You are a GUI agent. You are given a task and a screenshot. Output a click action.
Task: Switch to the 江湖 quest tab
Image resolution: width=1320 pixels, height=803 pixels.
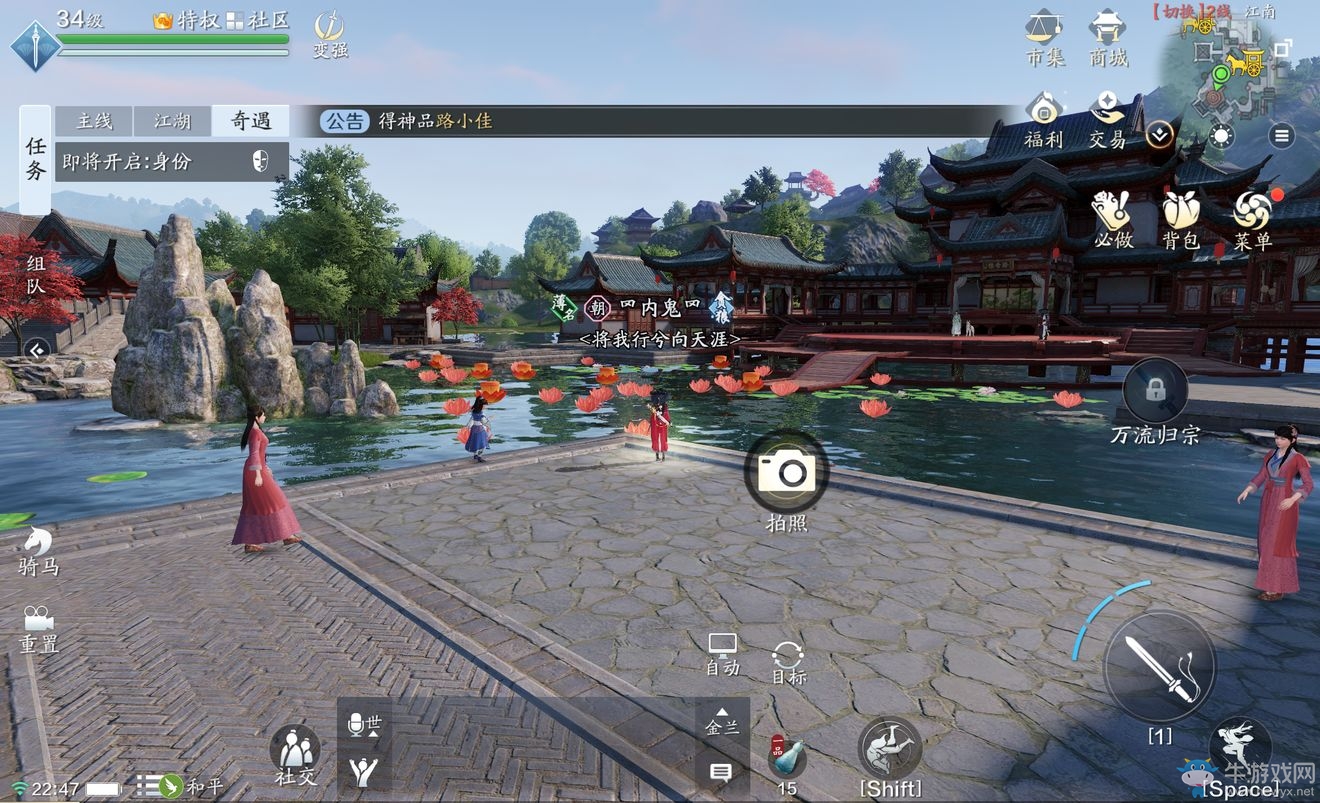click(x=172, y=121)
